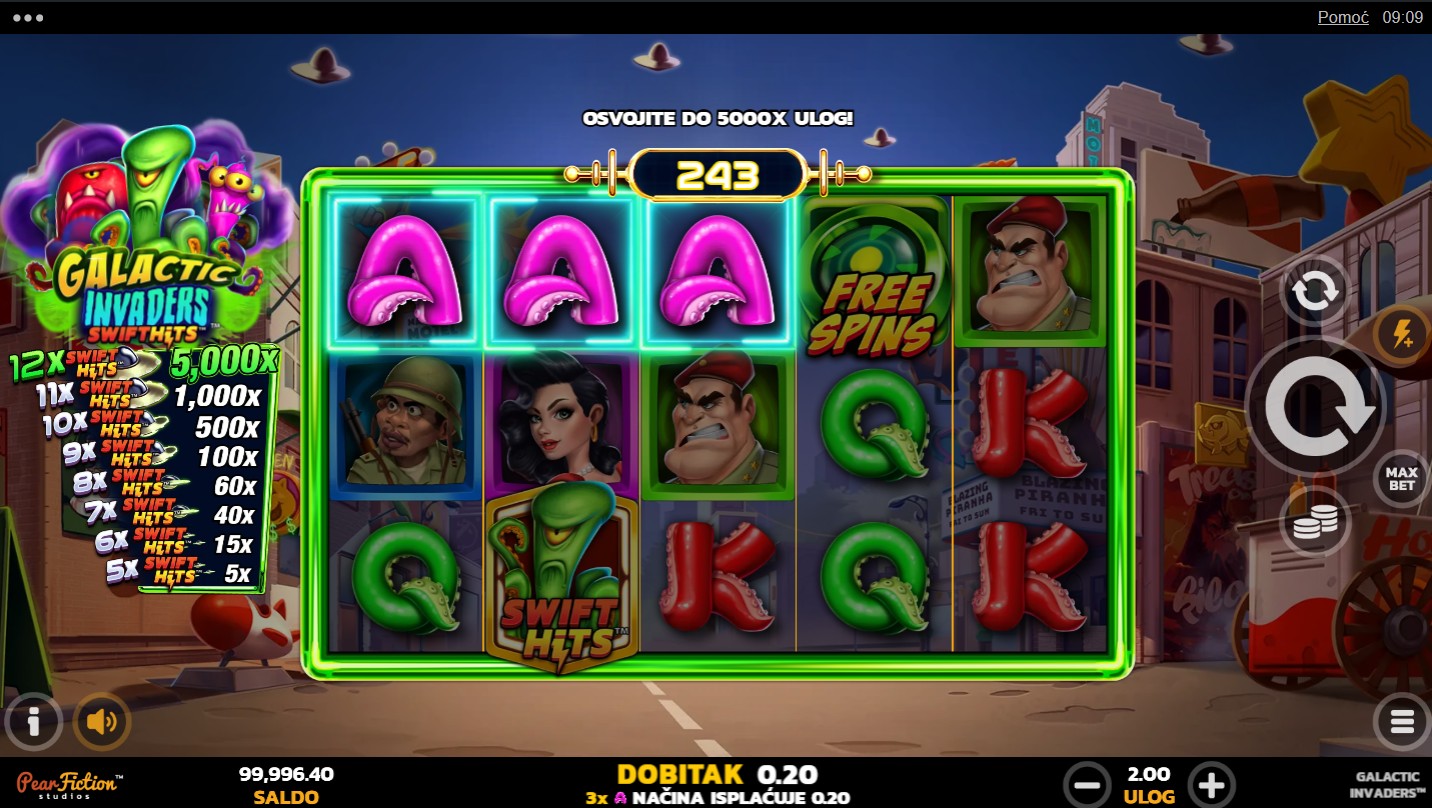Decrease the bet with the minus button
The width and height of the screenshot is (1432, 808).
1086,783
